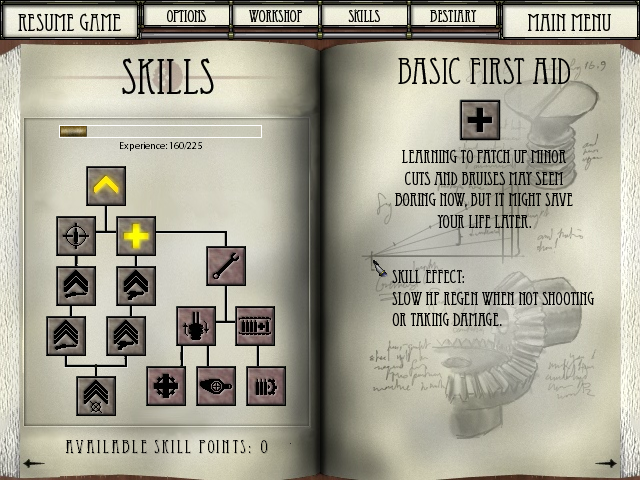Viewport: 640px width, 480px height.
Task: Select the yellow single chevron skill
Action: click(106, 186)
